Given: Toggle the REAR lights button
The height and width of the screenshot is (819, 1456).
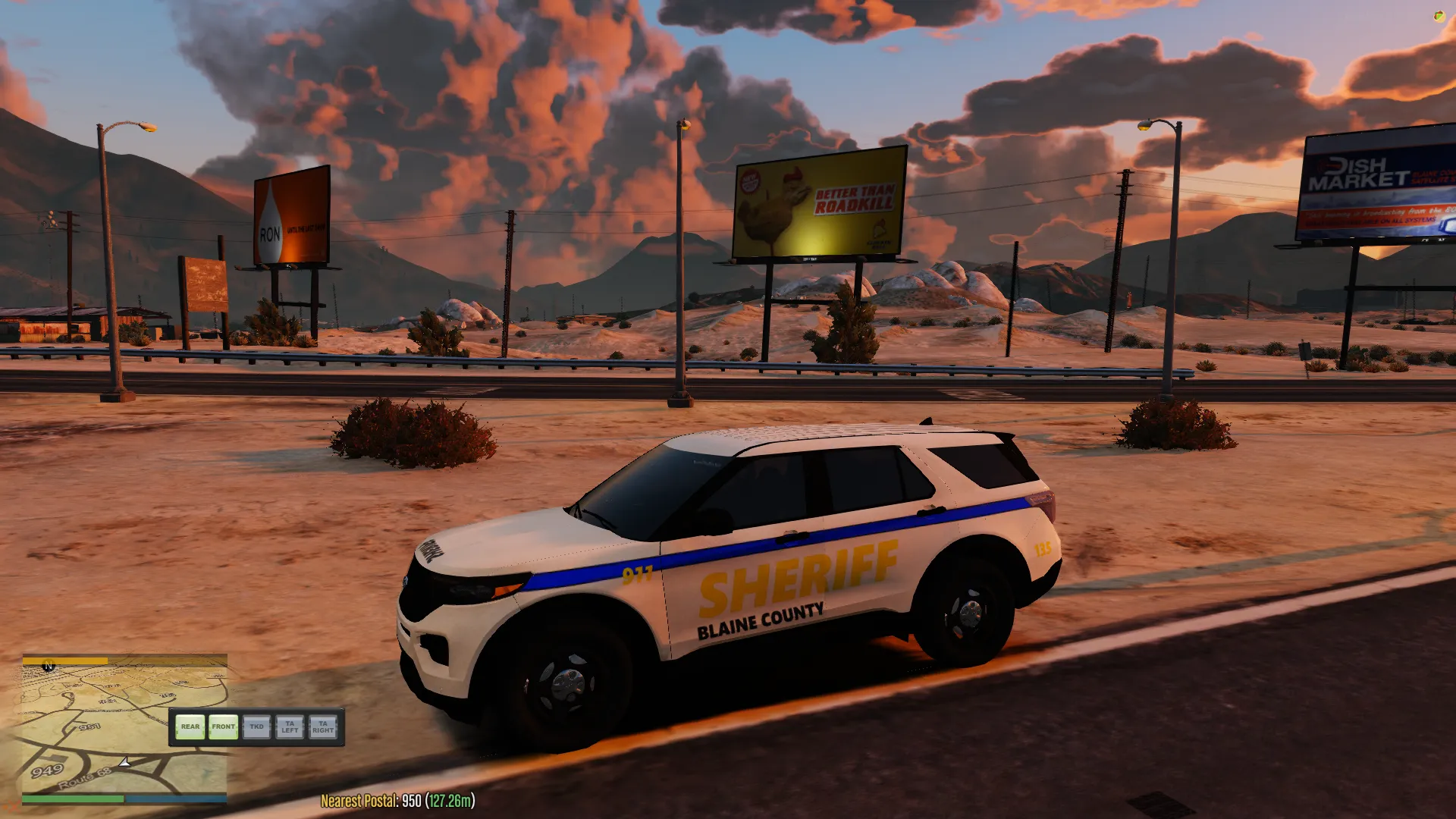Looking at the screenshot, I should [x=190, y=727].
